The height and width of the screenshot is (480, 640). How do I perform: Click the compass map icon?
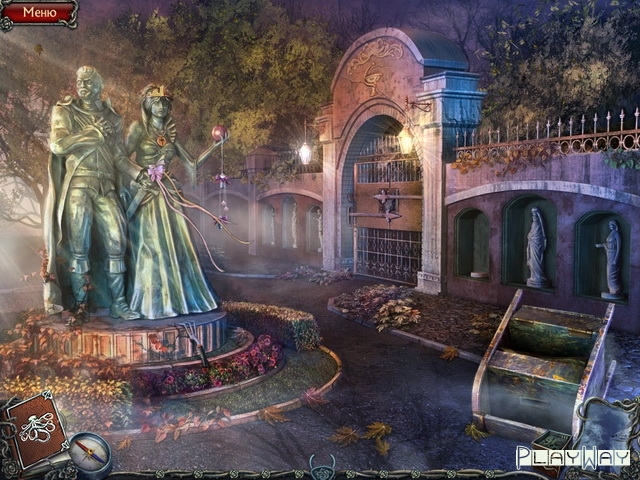pyautogui.click(x=91, y=452)
